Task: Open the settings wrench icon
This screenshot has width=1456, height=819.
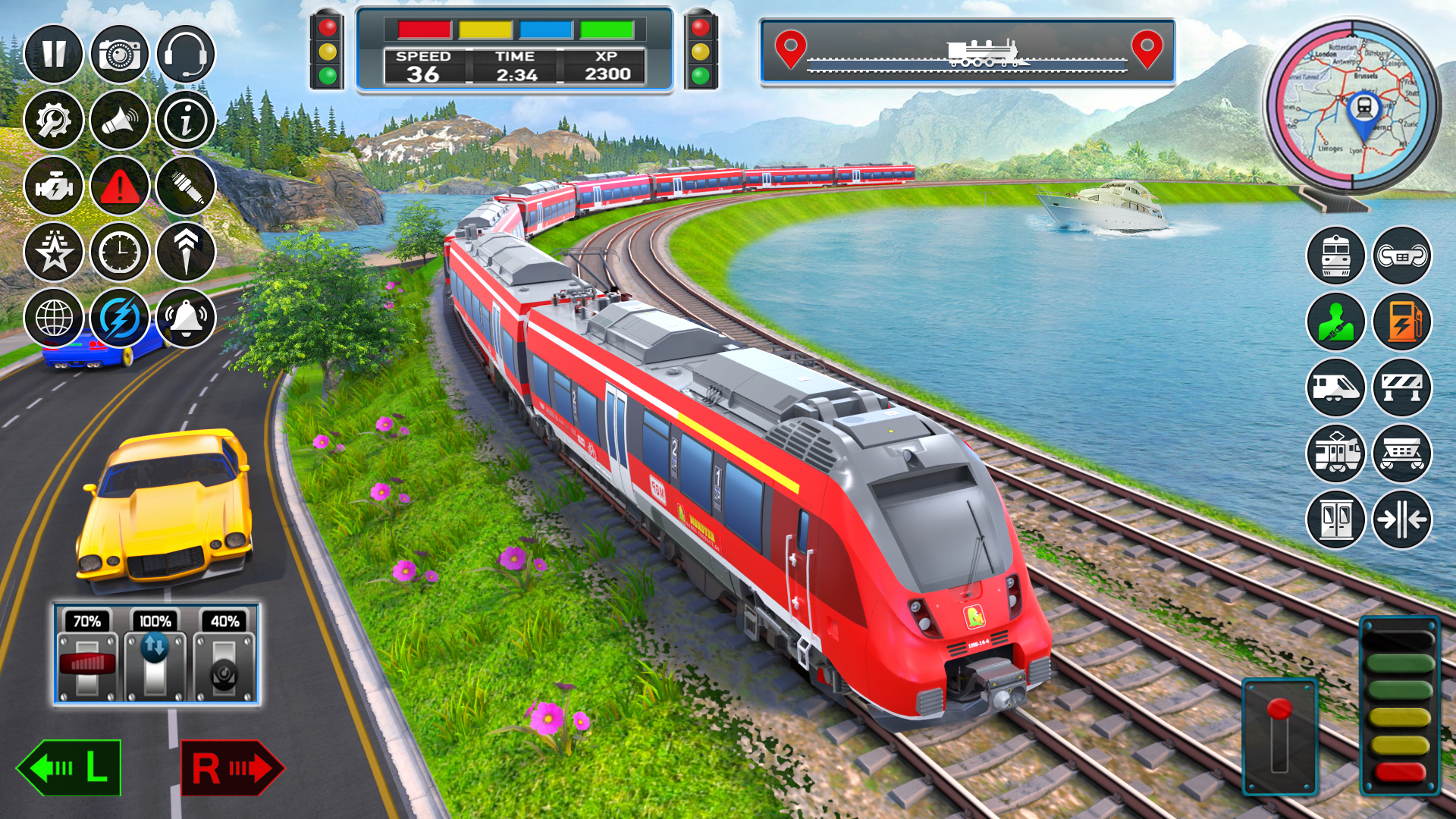Action: pos(55,121)
